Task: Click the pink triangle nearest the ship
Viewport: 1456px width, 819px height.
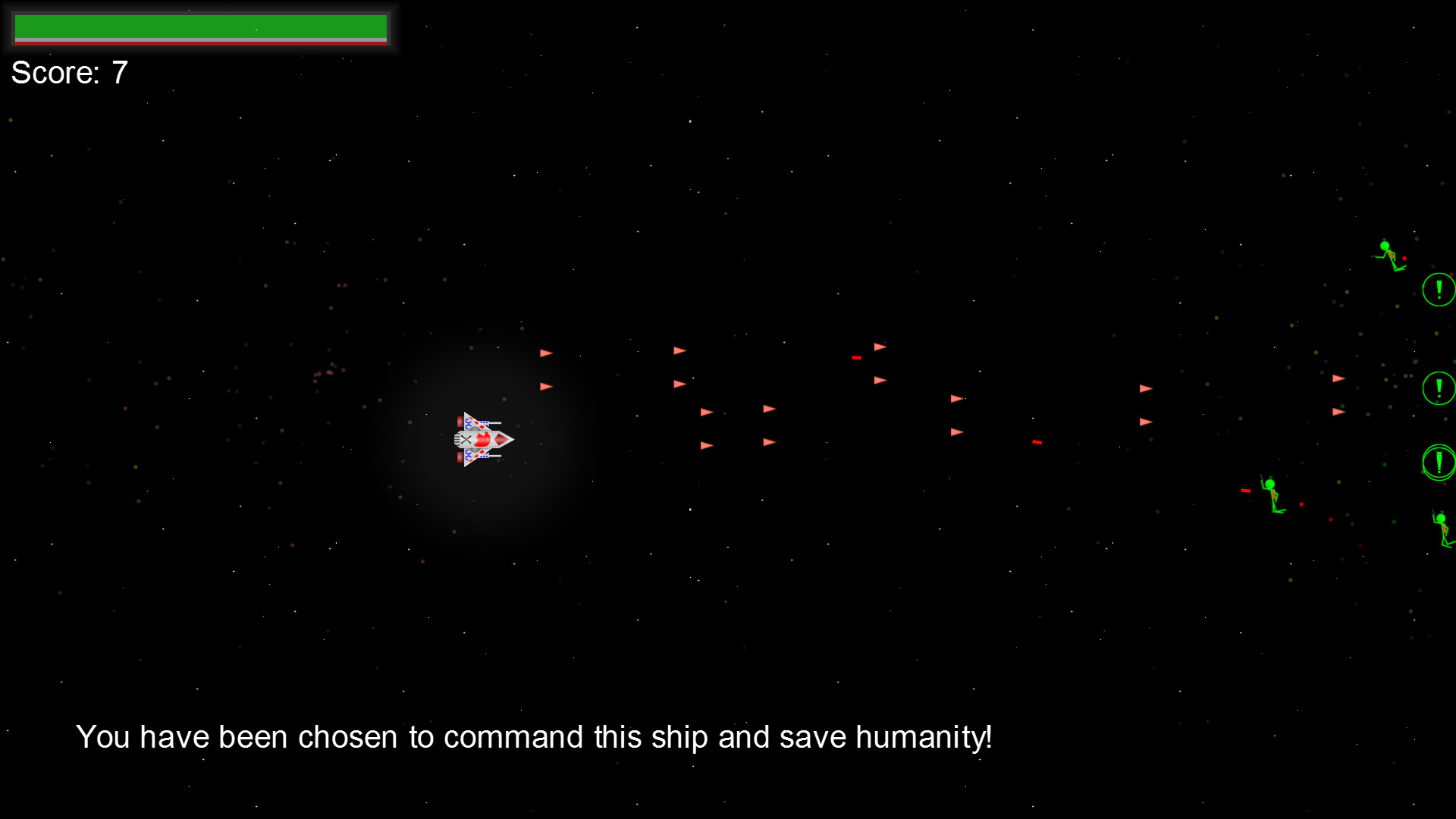Action: coord(545,385)
